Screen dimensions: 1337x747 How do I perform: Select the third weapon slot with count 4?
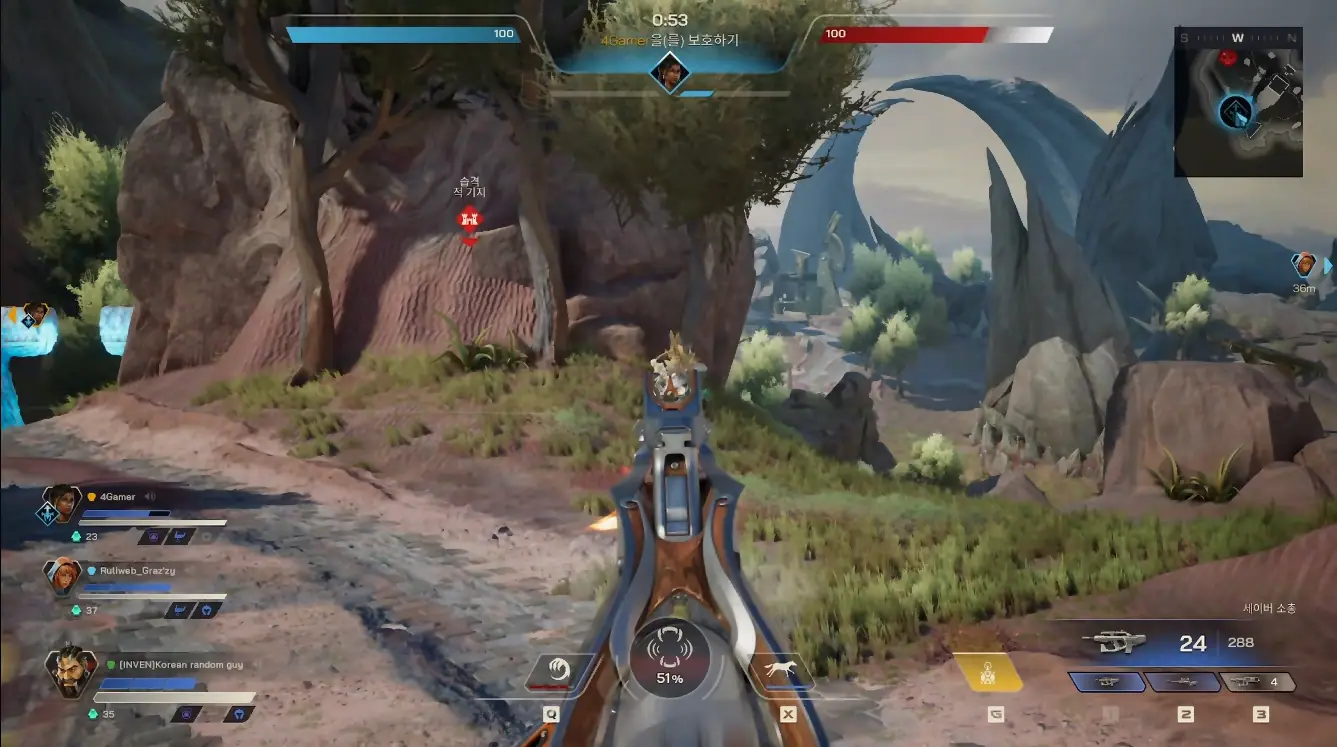(1259, 682)
